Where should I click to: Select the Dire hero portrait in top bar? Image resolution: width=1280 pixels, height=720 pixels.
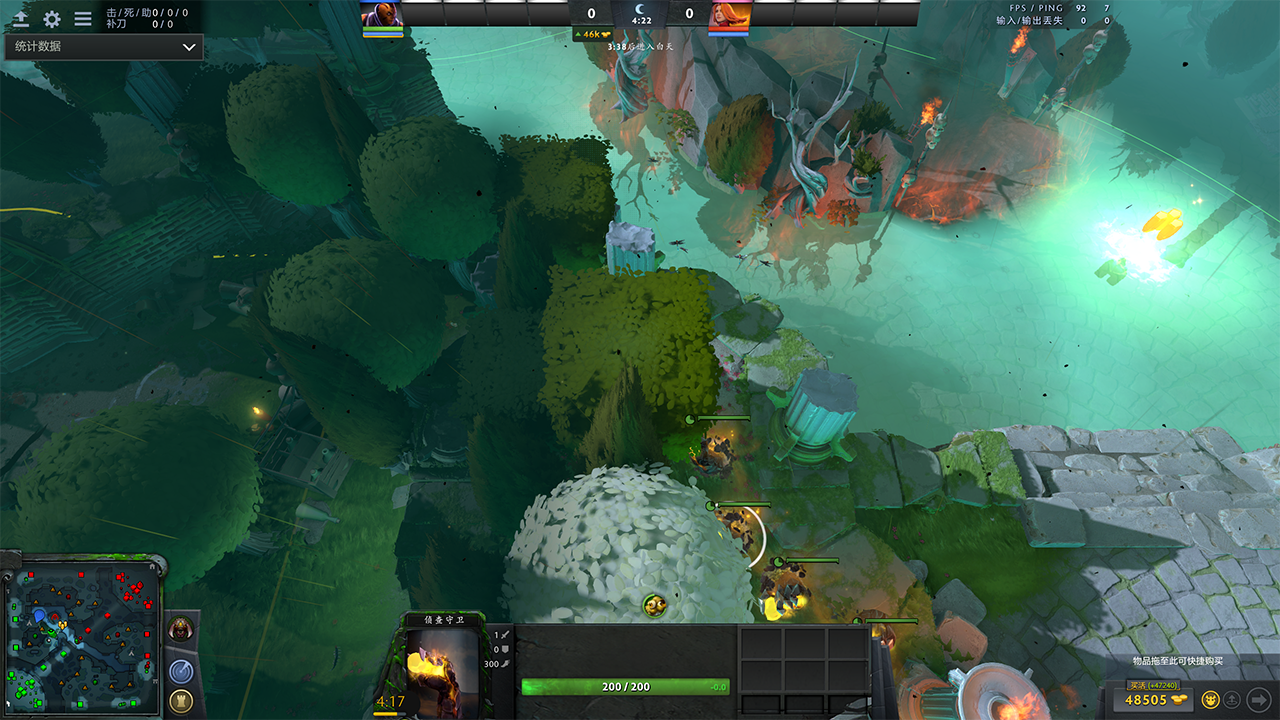point(729,14)
